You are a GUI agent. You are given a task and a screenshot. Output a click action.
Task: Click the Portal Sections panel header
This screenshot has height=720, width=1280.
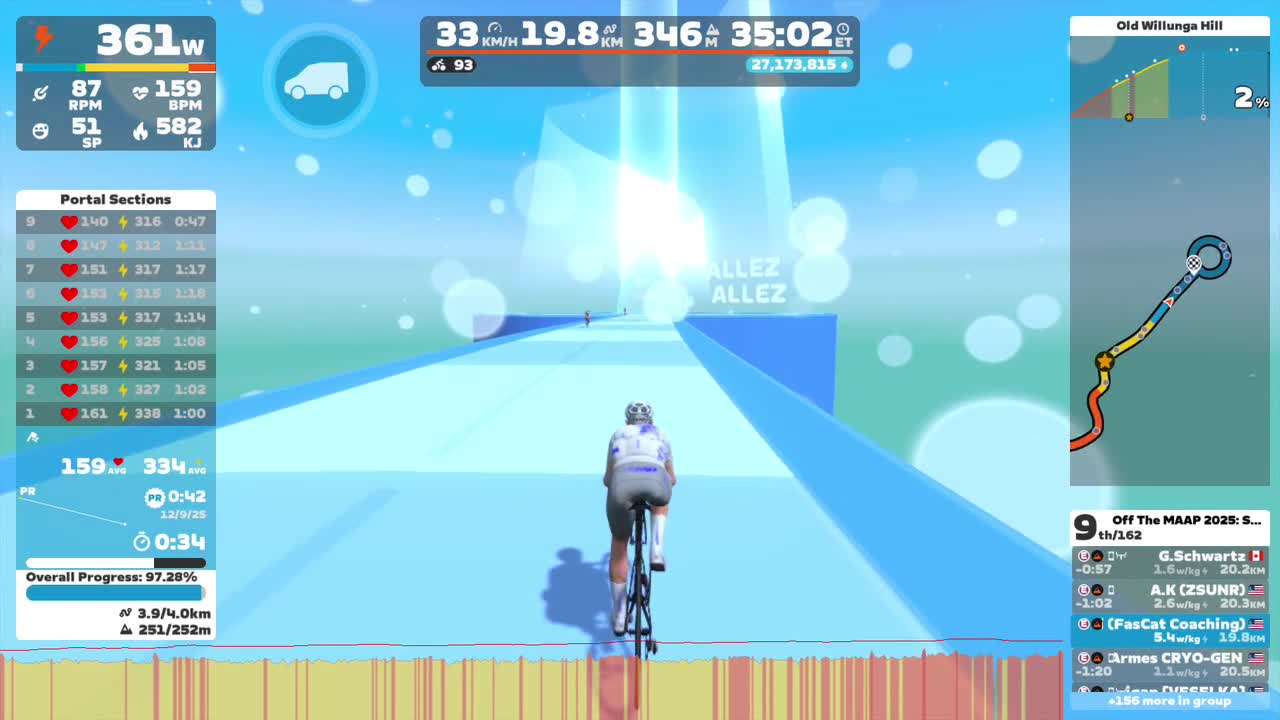pyautogui.click(x=115, y=199)
